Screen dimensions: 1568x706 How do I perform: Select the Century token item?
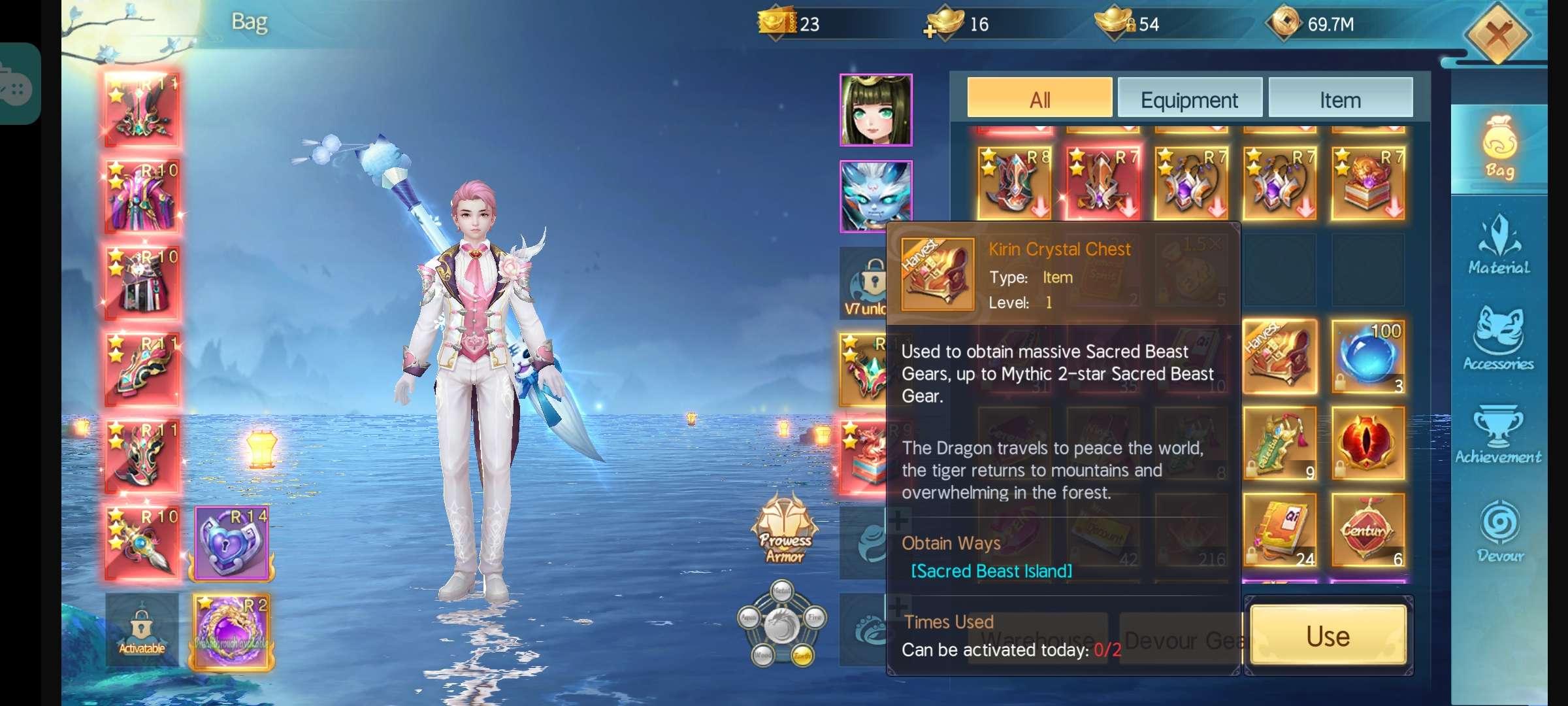click(1368, 530)
